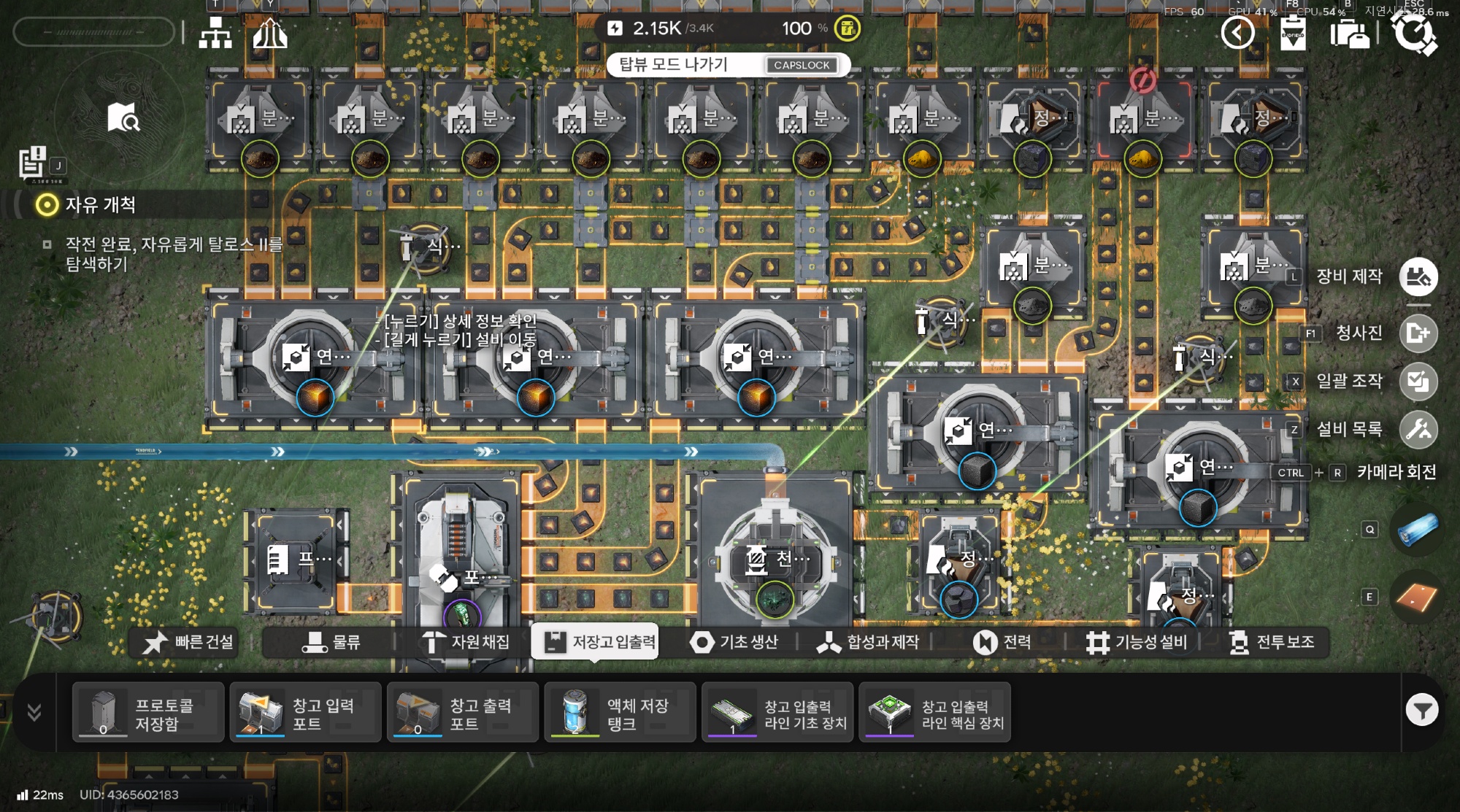Show the 전투 보조 combat support tab
The width and height of the screenshot is (1460, 812).
pos(1271,642)
